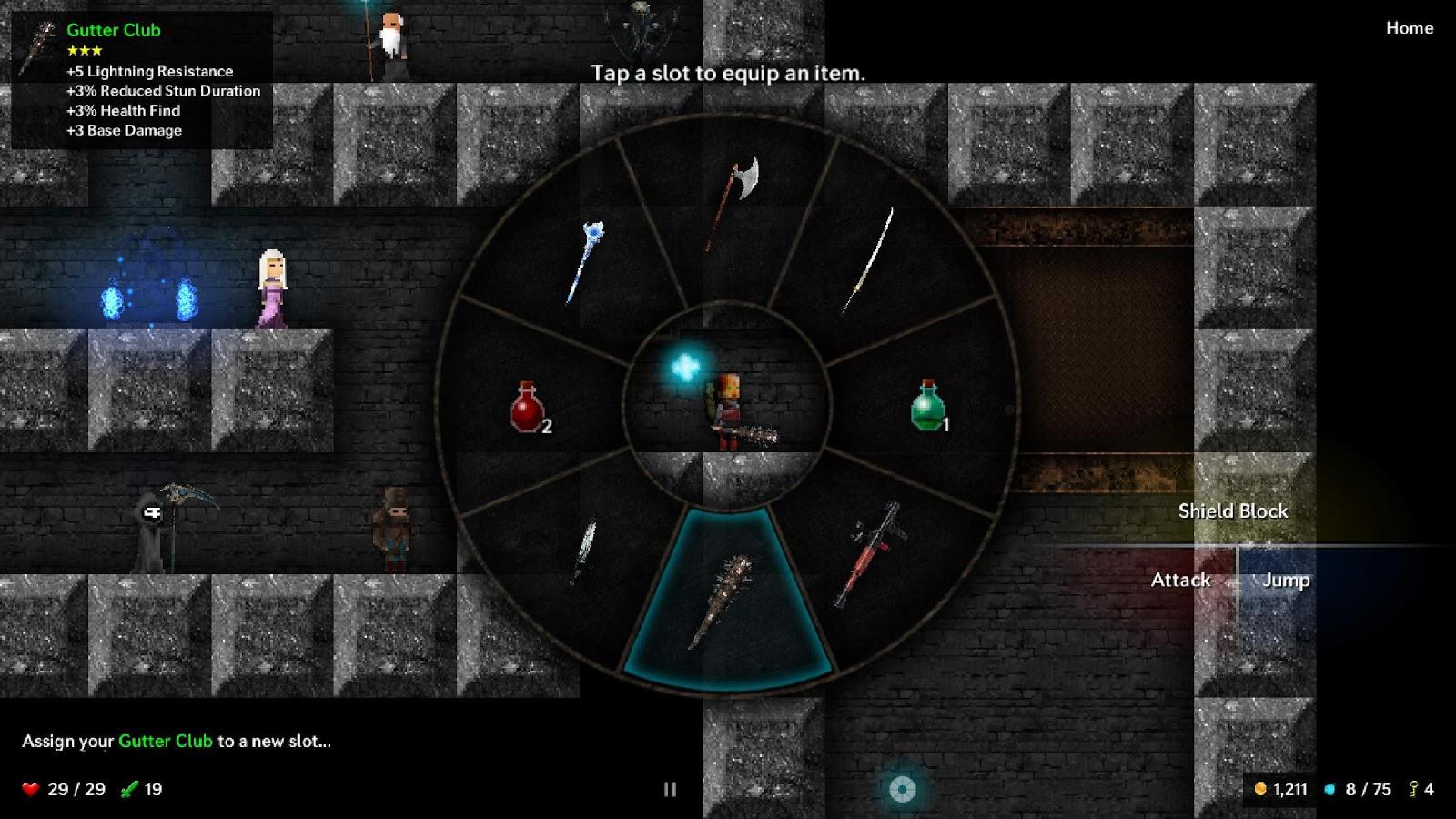Open the Home menu

pyautogui.click(x=1409, y=28)
